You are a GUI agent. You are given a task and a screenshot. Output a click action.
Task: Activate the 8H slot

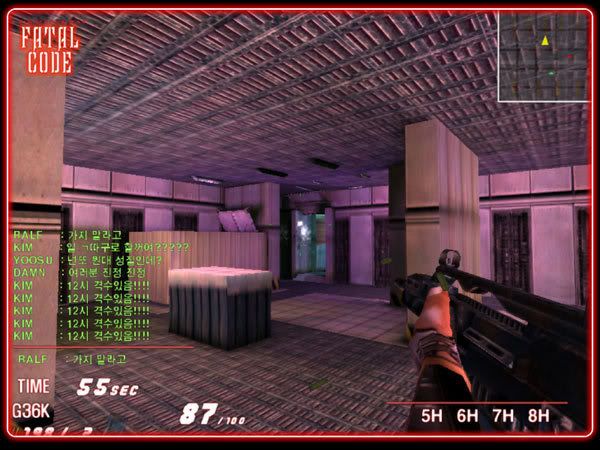pyautogui.click(x=539, y=415)
